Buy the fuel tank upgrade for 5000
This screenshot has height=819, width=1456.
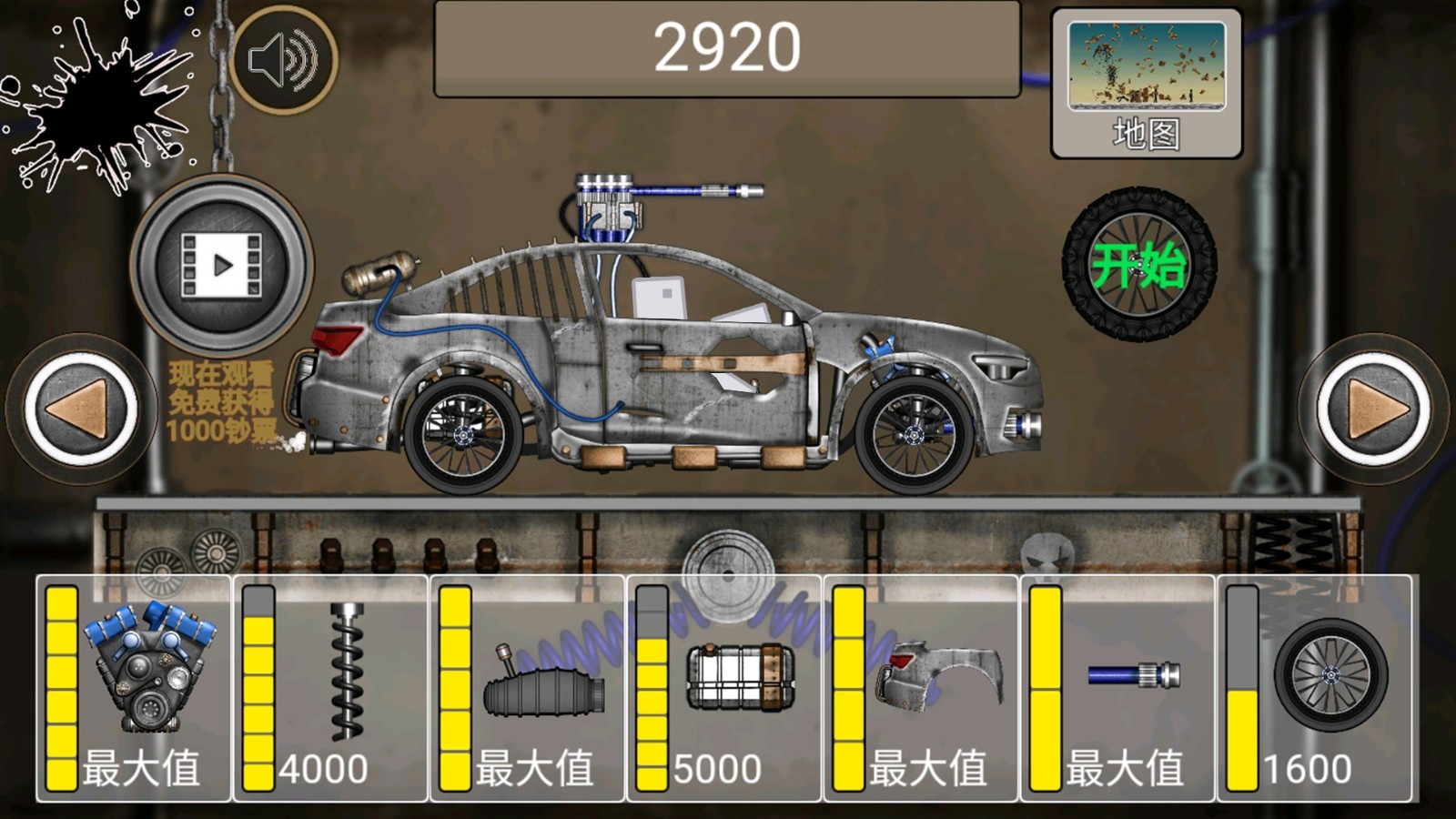[723, 689]
